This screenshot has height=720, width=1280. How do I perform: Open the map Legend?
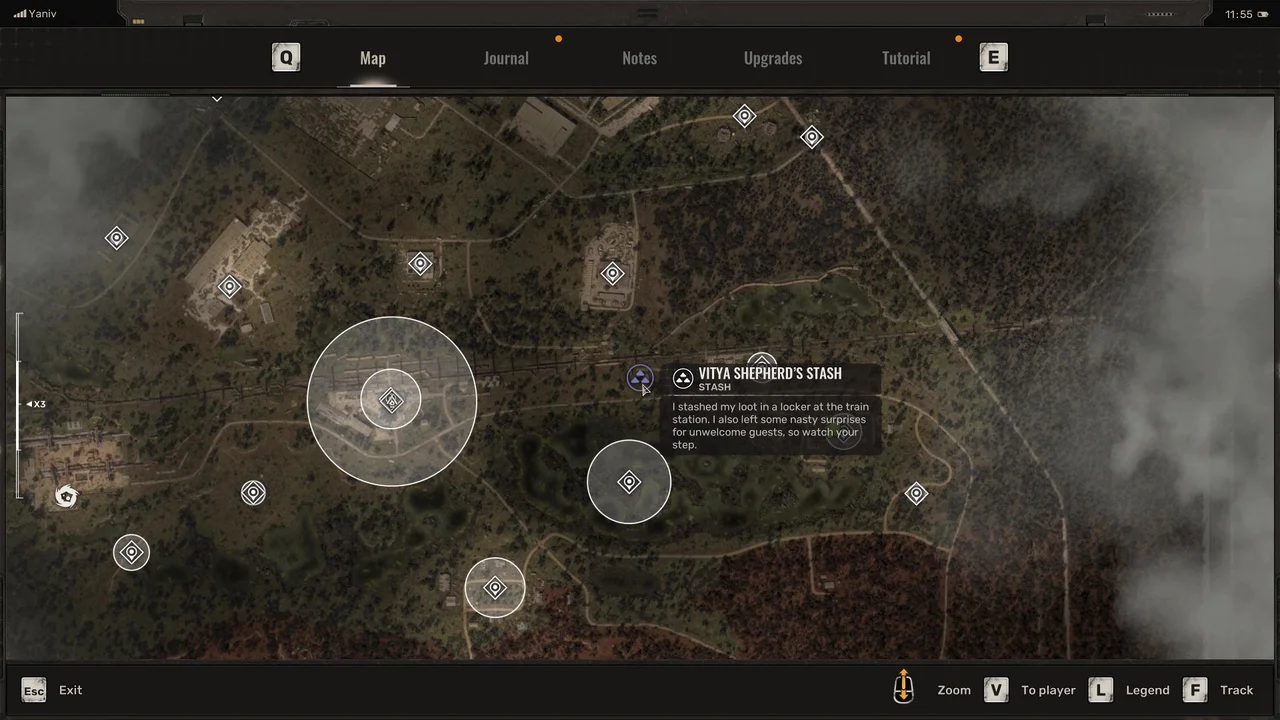[1101, 690]
